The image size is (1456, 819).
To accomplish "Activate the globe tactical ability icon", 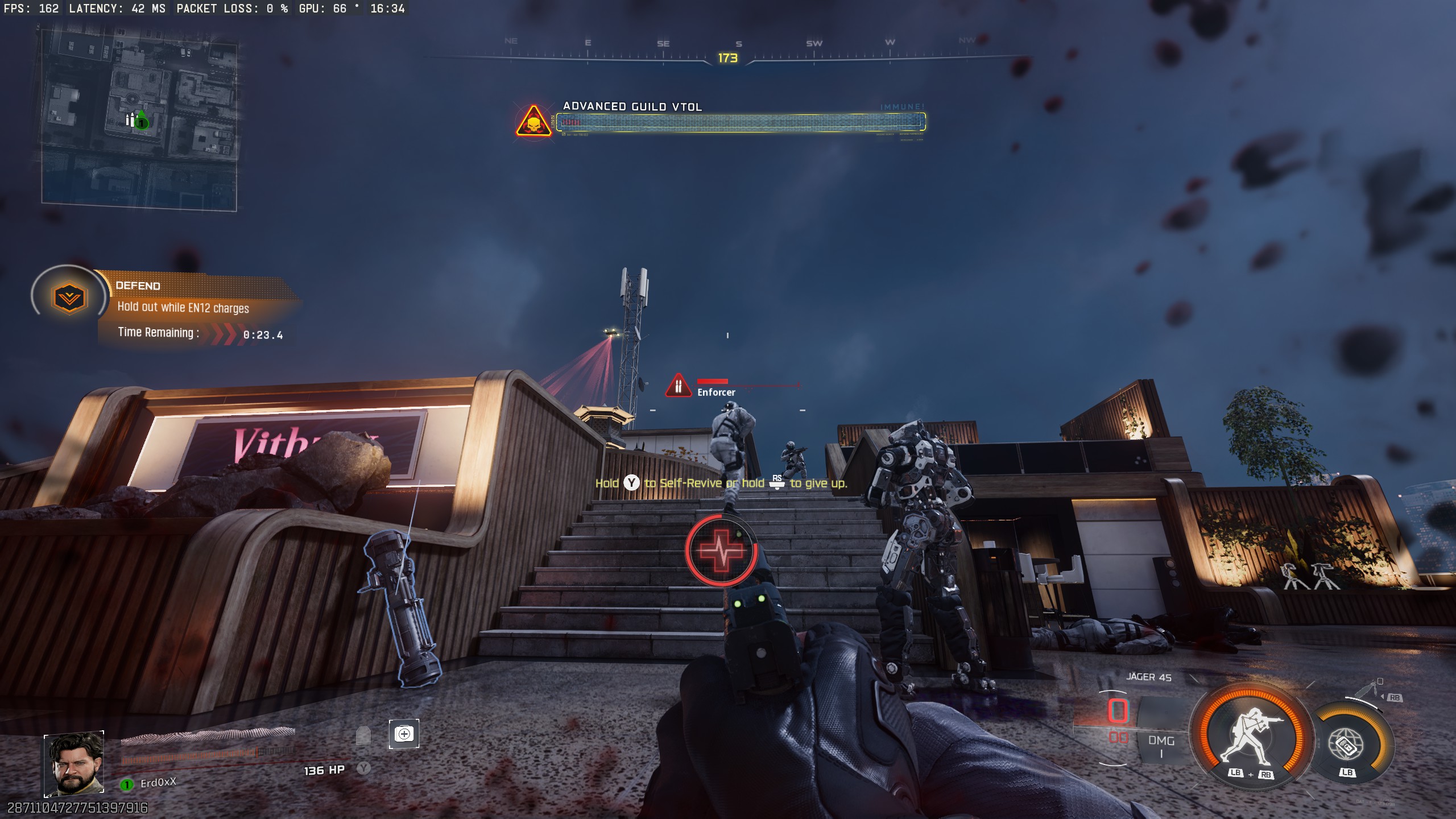I will [1346, 744].
